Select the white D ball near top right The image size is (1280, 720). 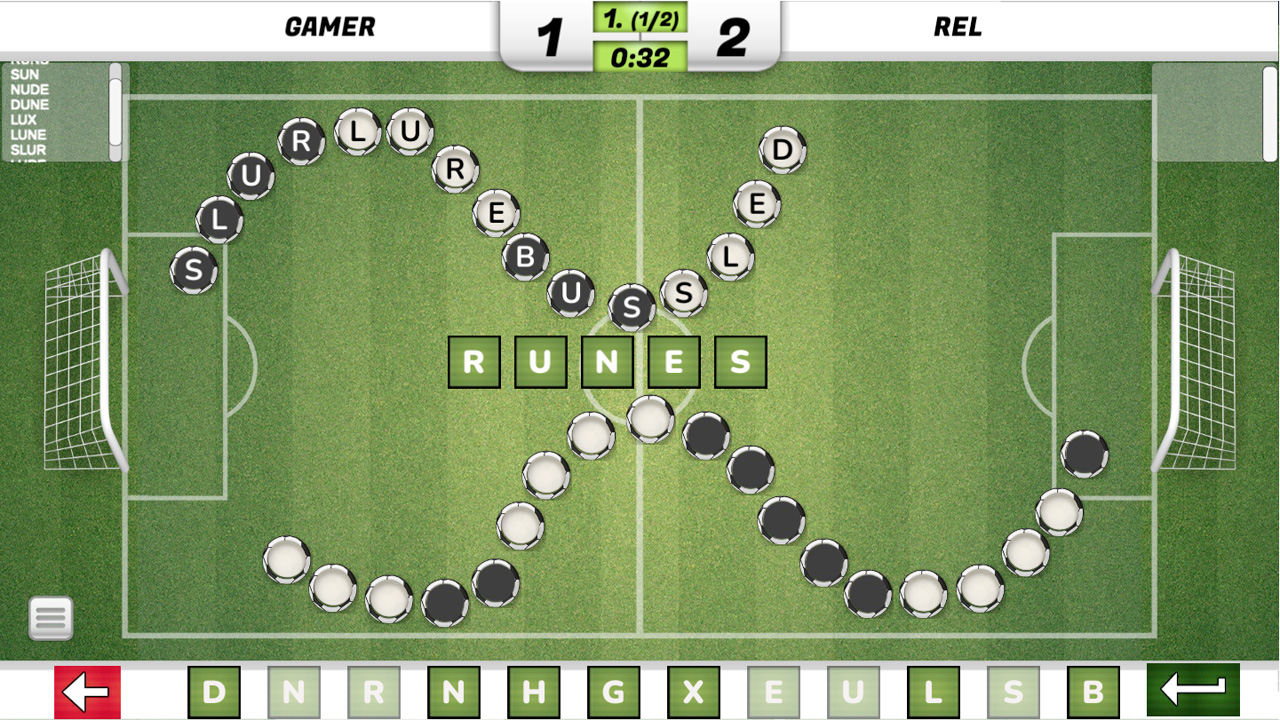point(785,148)
